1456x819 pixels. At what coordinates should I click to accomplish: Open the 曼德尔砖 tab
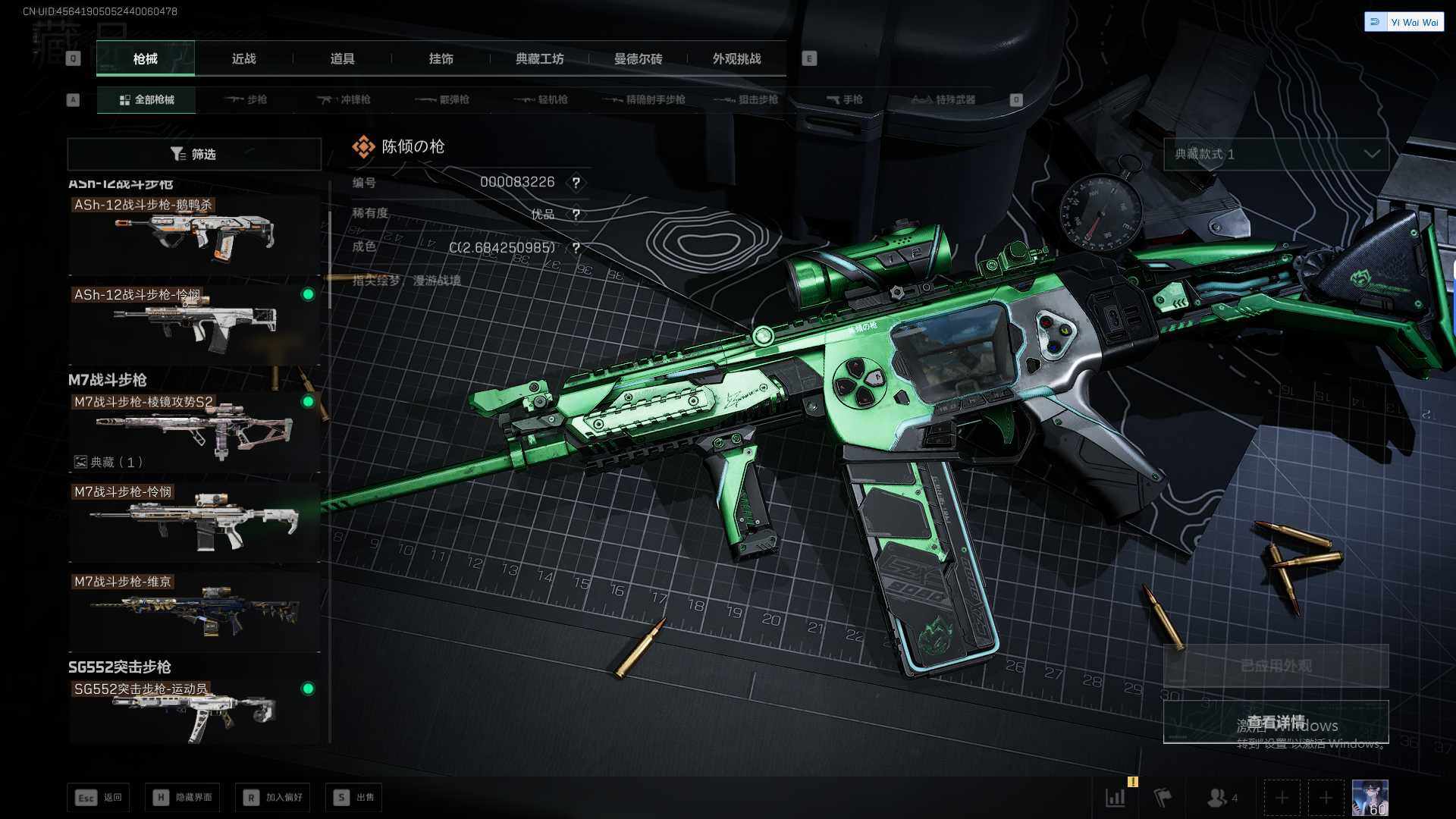tap(638, 59)
